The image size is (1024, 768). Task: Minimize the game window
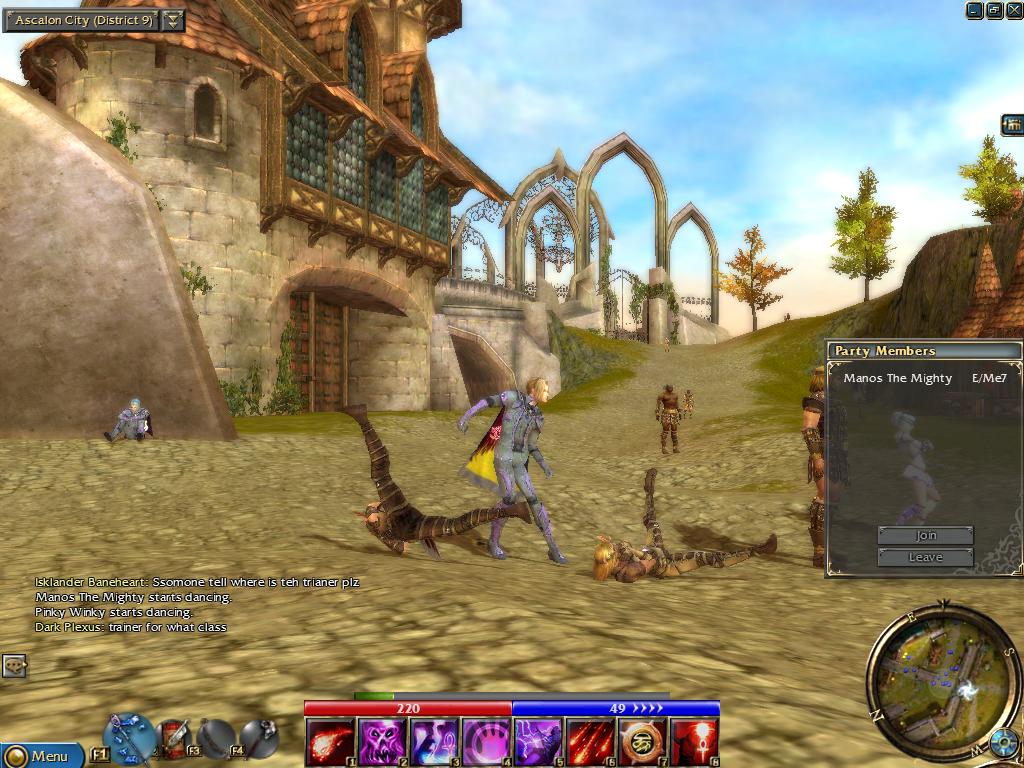click(975, 10)
